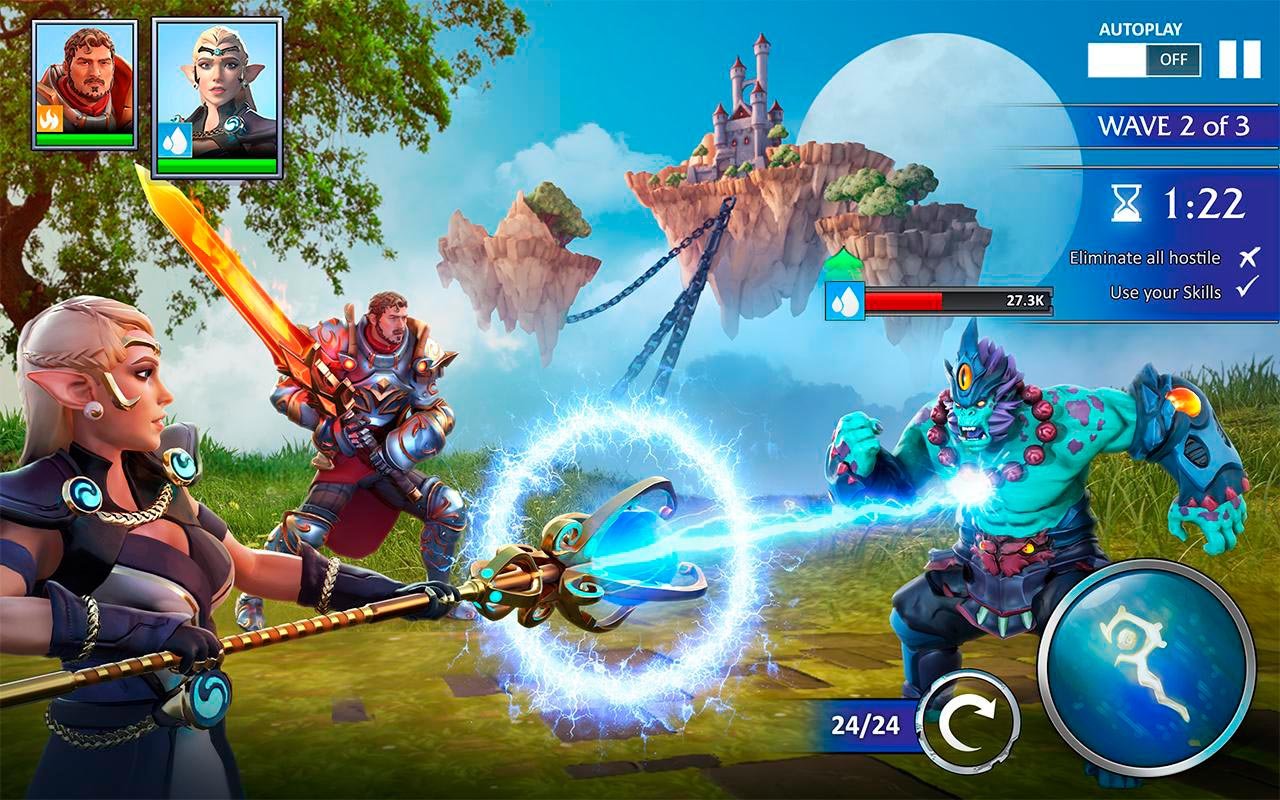1280x800 pixels.
Task: Pause the battle
Action: (x=1239, y=60)
